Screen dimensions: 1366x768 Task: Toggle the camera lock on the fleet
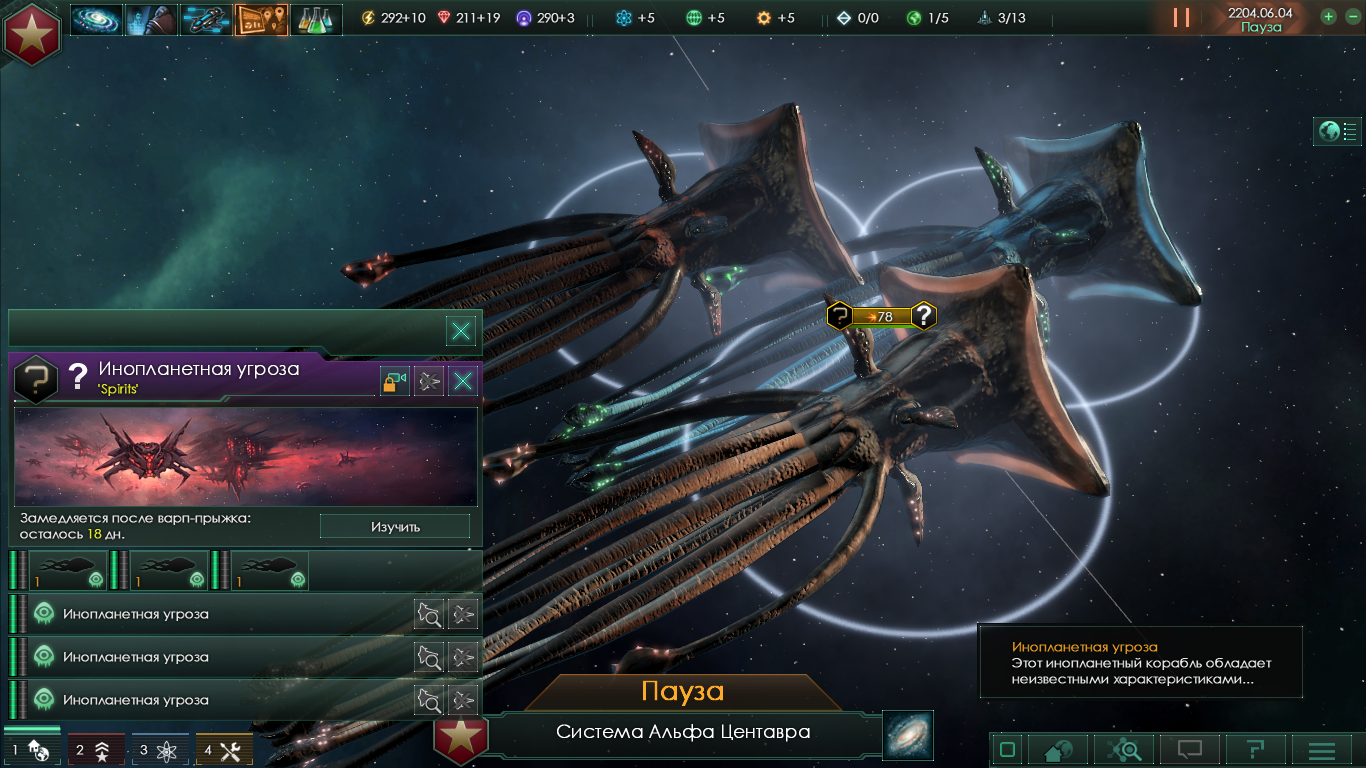click(394, 380)
